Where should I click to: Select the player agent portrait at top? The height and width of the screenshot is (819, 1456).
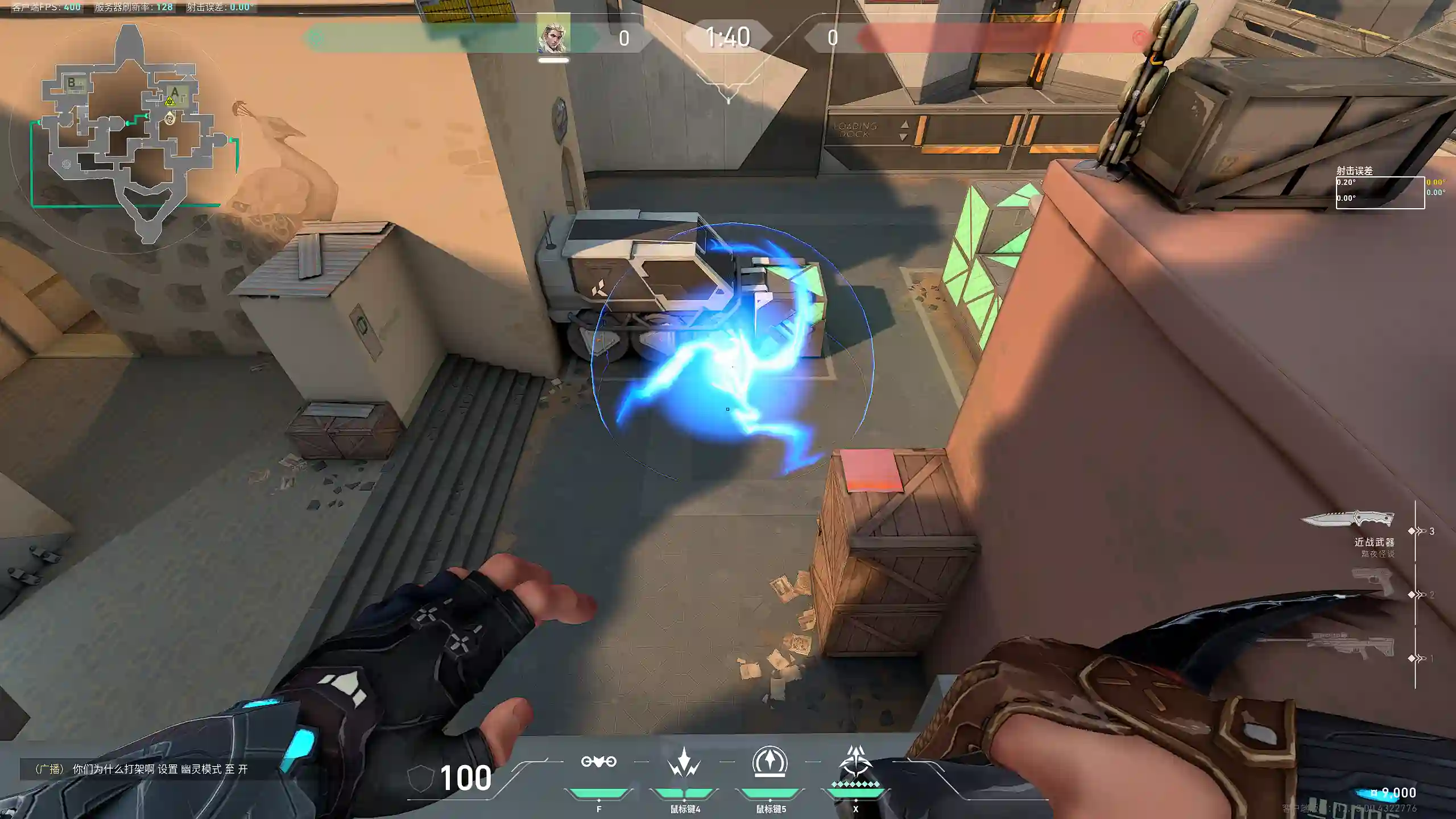point(553,36)
